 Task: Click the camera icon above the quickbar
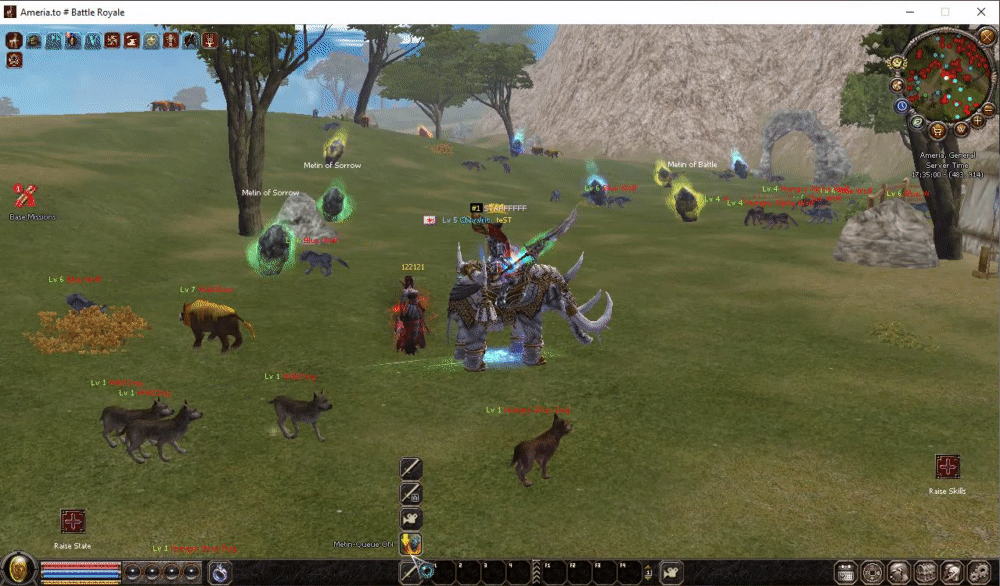coord(411,518)
